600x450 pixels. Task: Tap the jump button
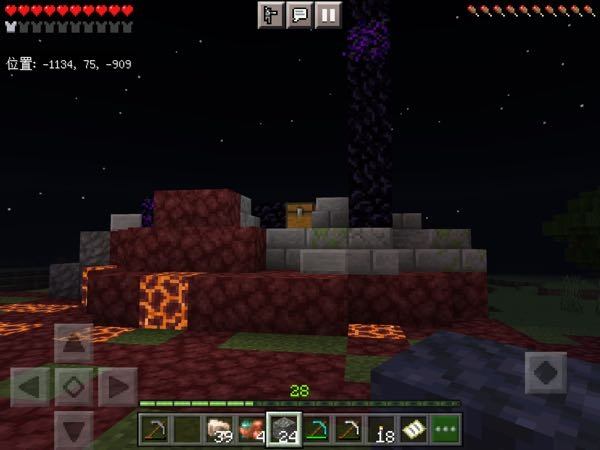click(x=545, y=373)
